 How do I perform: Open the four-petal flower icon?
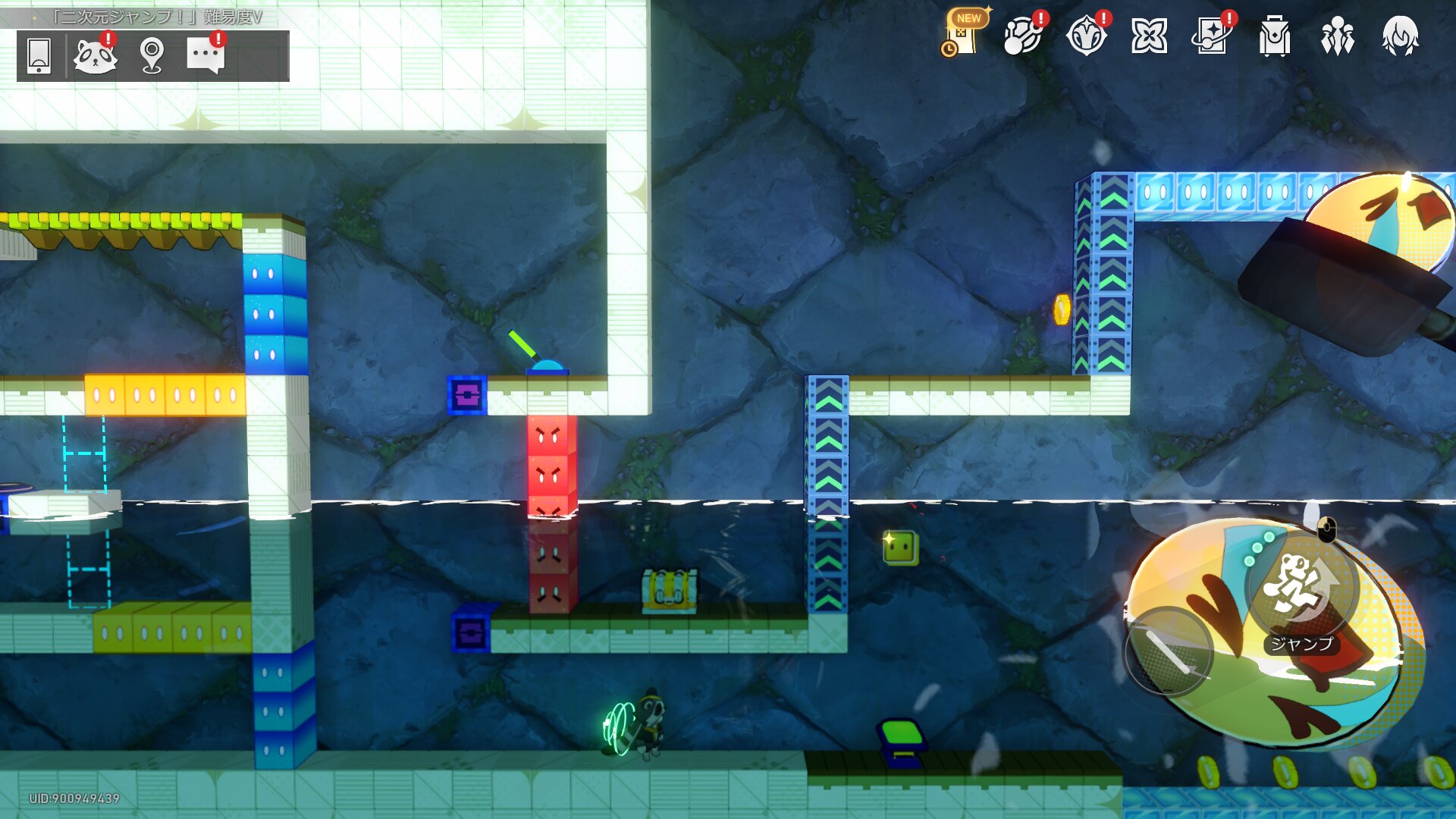pos(1149,36)
